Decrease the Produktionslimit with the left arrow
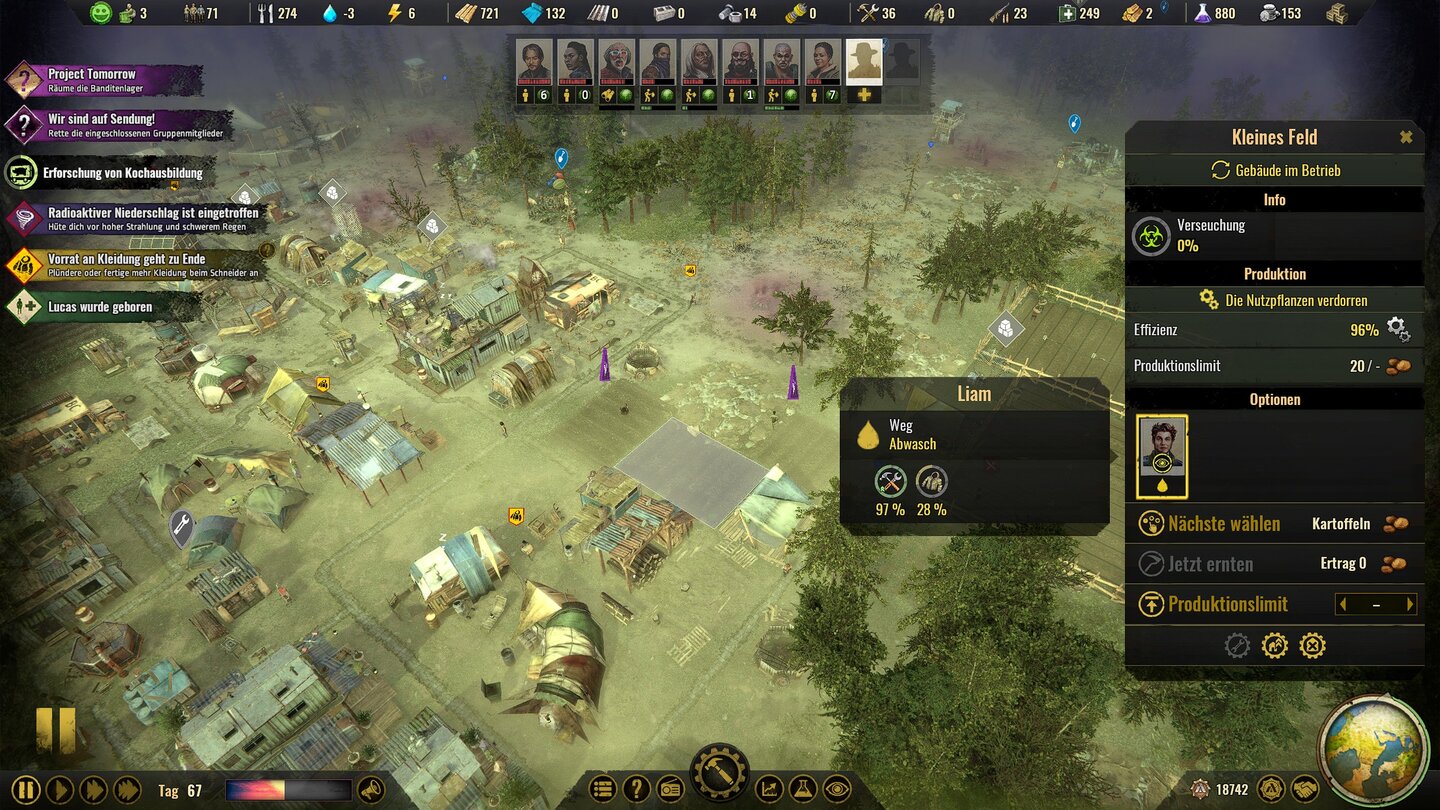The height and width of the screenshot is (810, 1440). 1343,604
